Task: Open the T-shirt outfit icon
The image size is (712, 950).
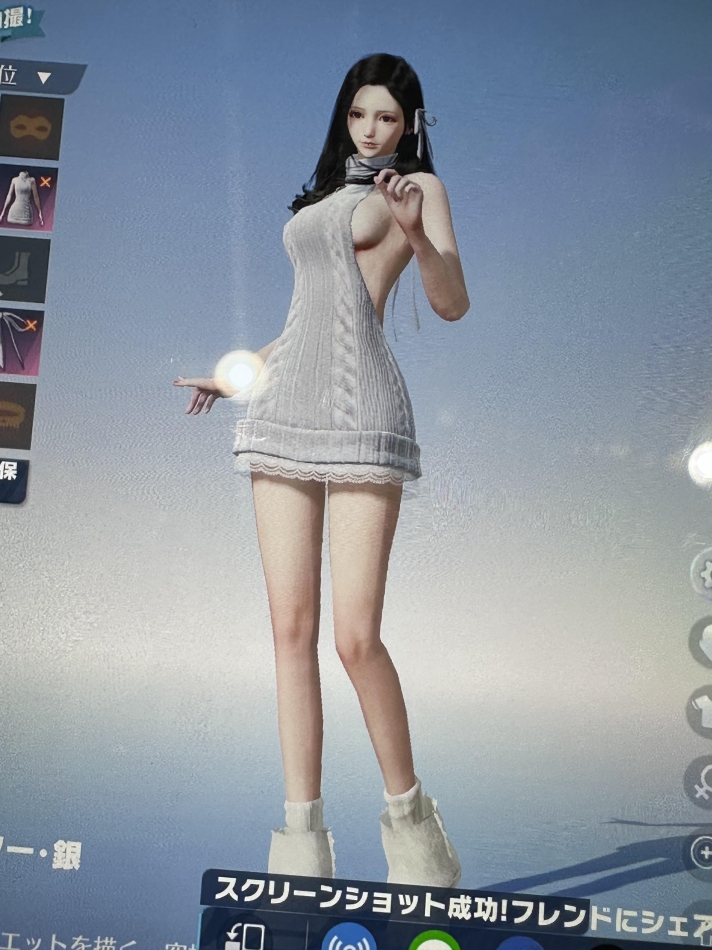Action: tap(701, 711)
